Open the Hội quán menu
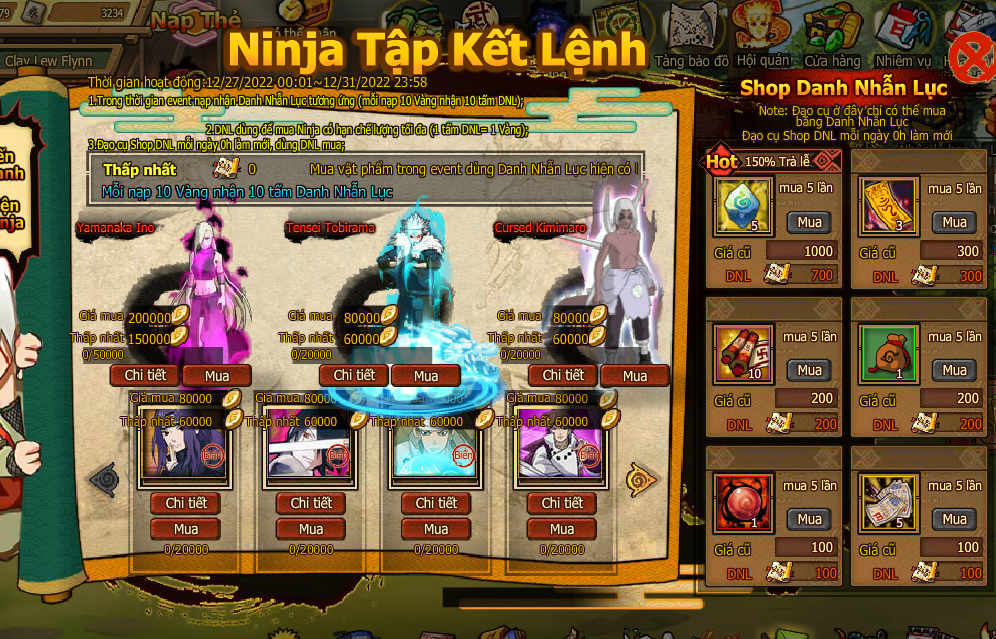 coord(762,37)
